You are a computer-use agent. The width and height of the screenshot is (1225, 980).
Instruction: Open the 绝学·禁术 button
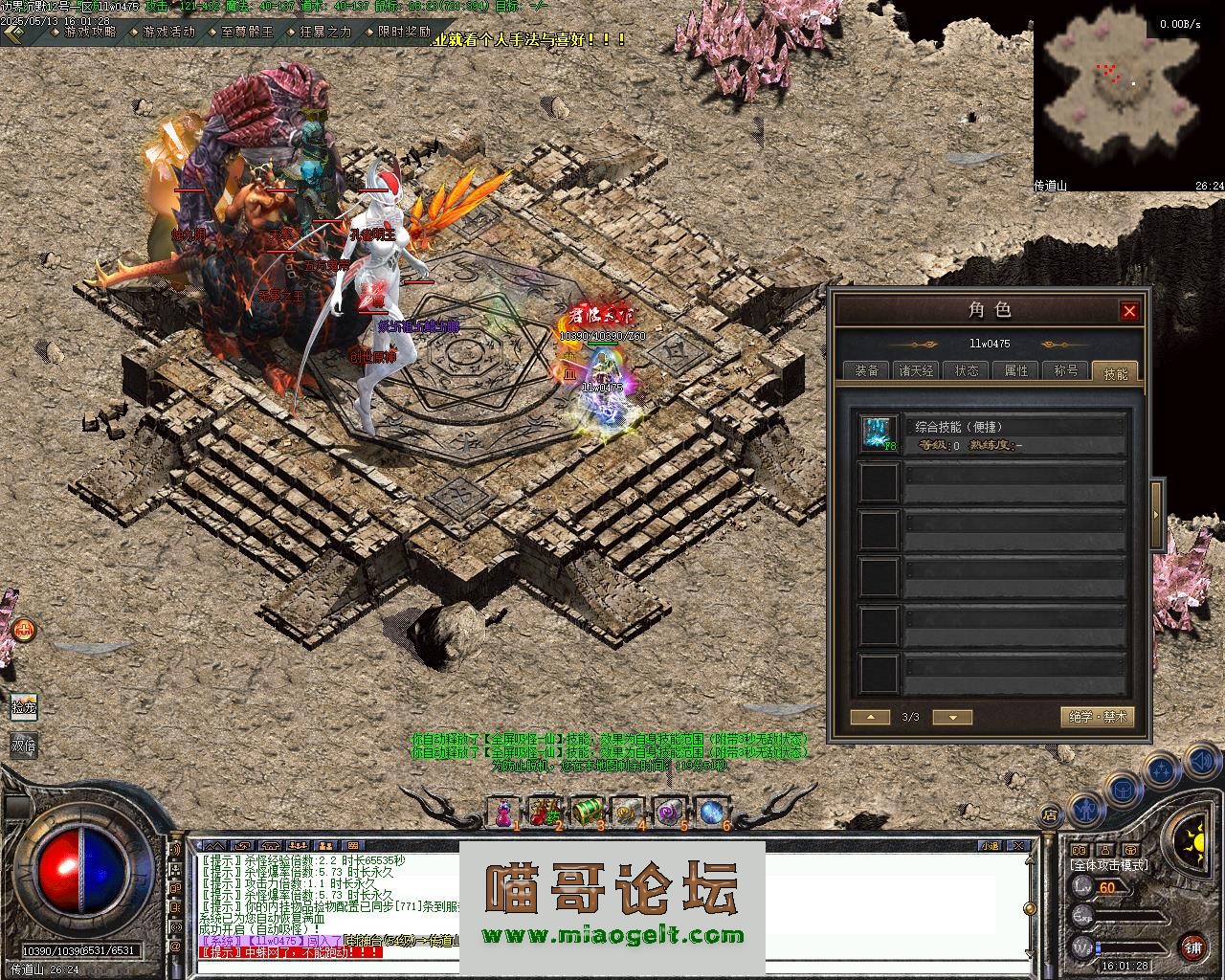point(1098,717)
